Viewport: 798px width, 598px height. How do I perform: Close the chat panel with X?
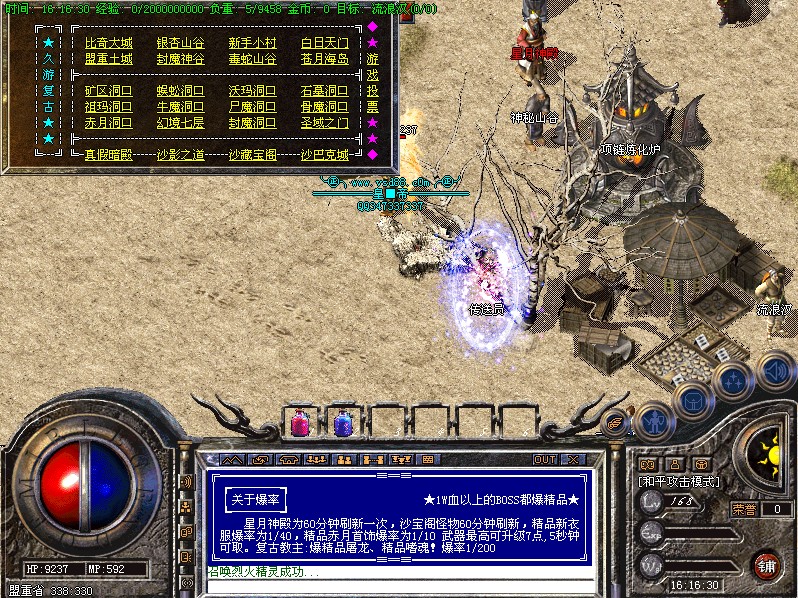coord(572,460)
